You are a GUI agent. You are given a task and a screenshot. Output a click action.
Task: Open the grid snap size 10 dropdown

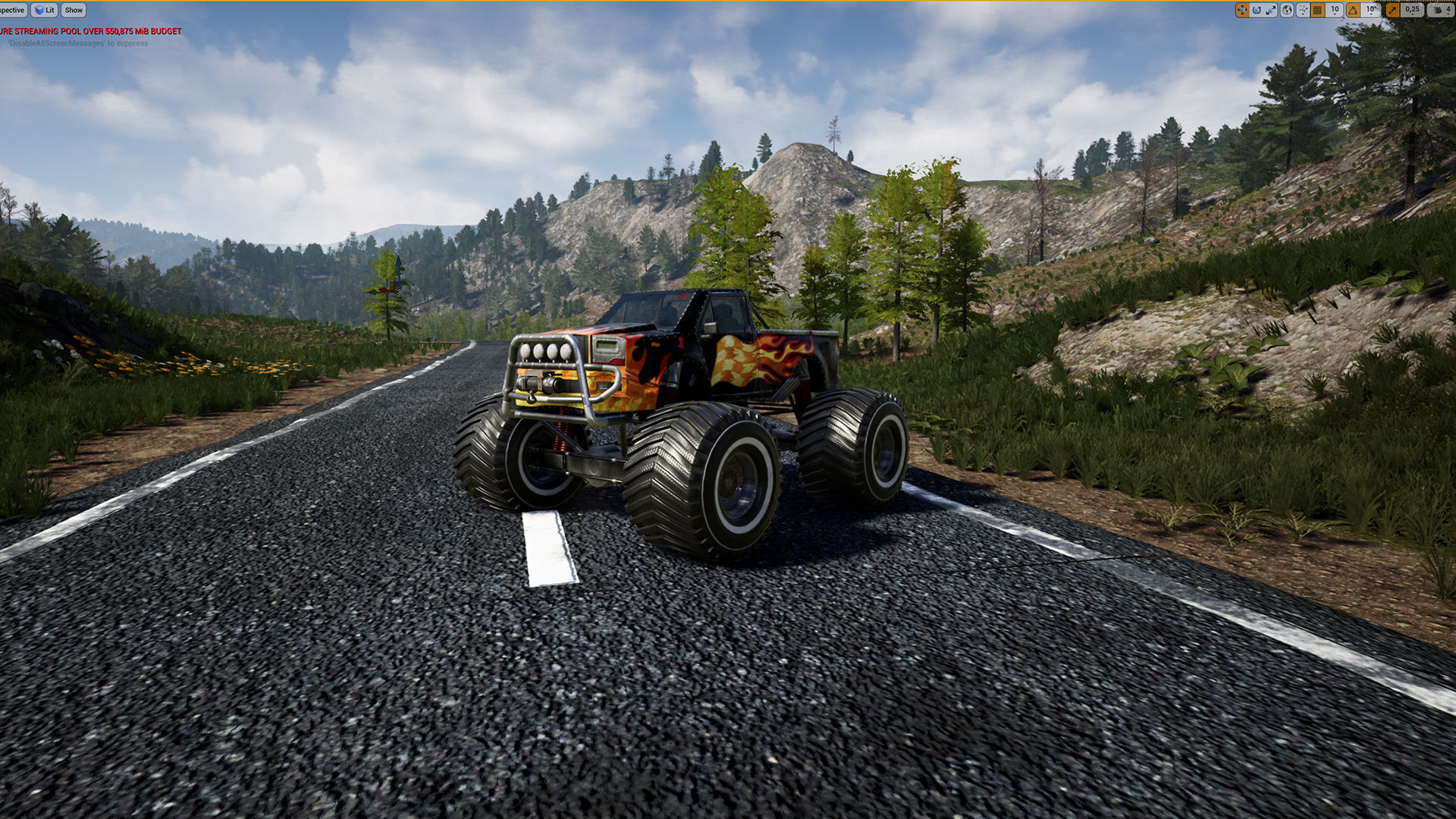tap(1335, 10)
